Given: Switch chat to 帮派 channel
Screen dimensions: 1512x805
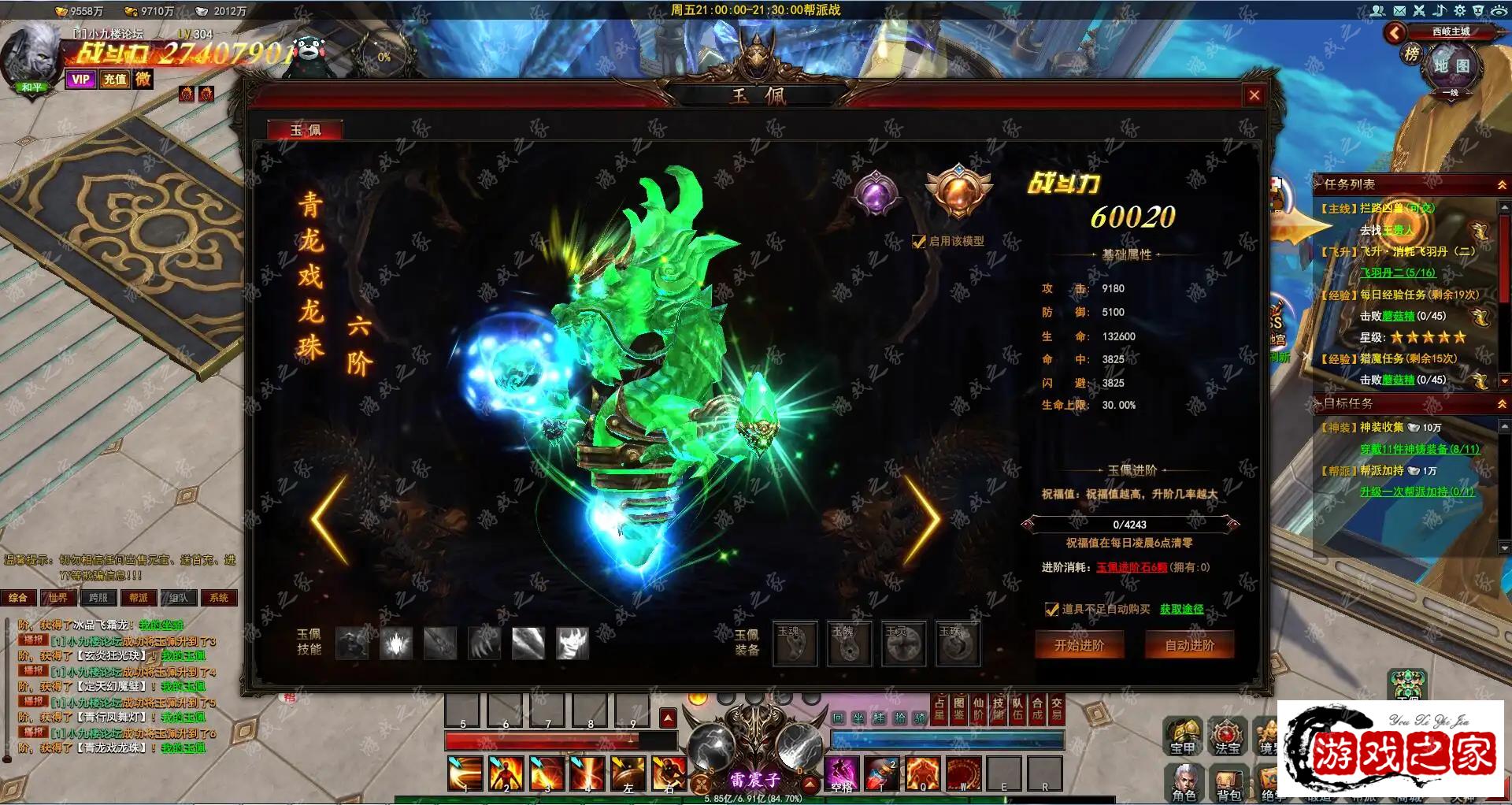Looking at the screenshot, I should point(139,598).
